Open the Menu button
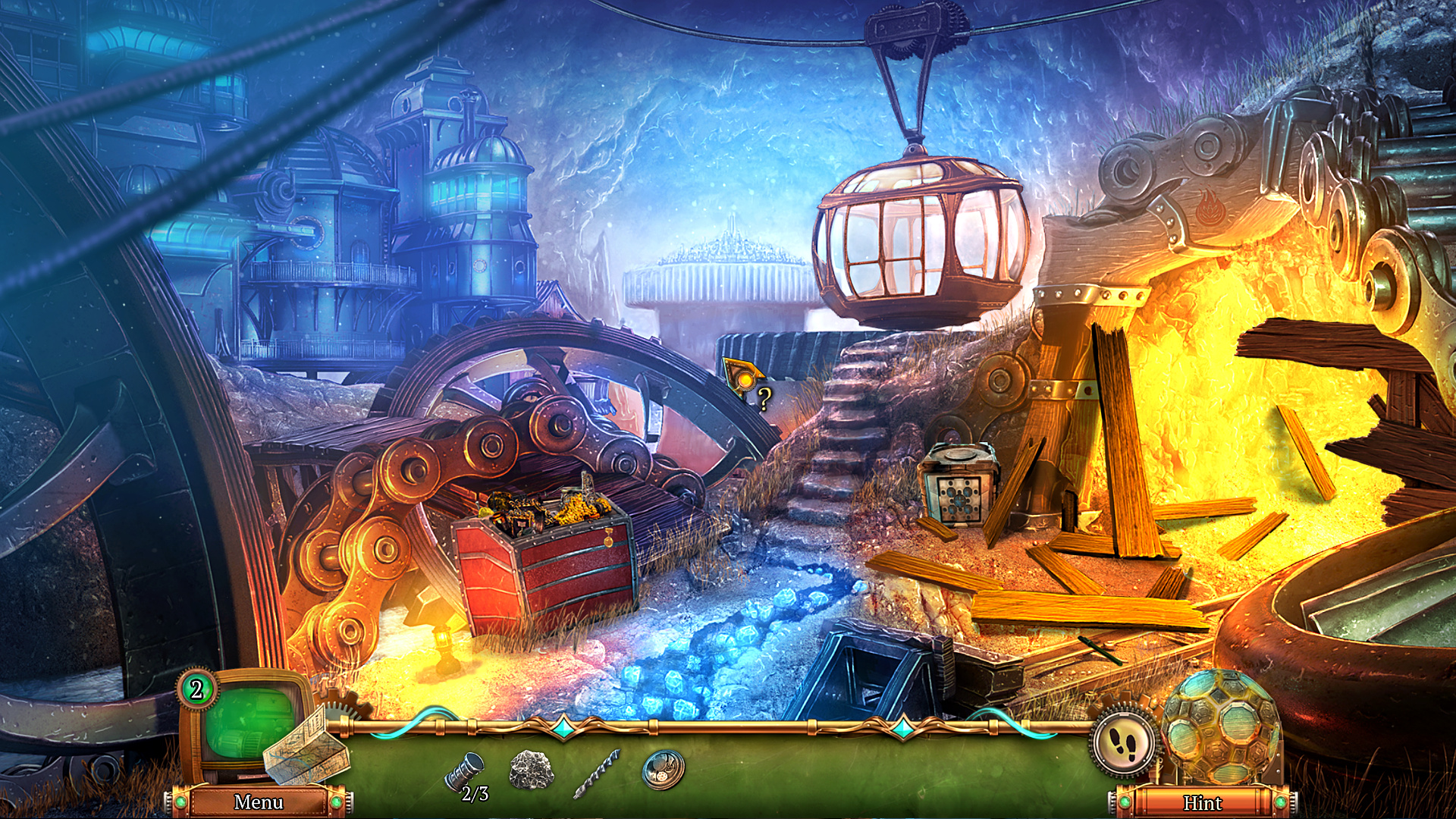 point(259,802)
